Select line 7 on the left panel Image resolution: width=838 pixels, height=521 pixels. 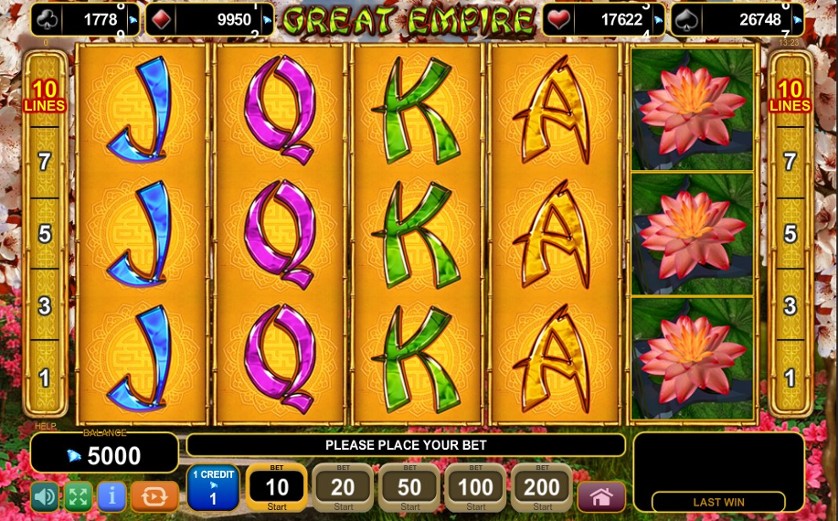[44, 162]
